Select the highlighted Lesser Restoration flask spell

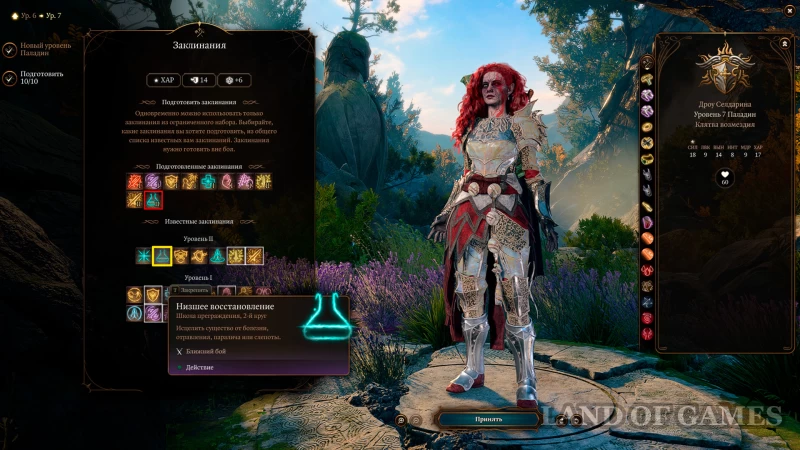161,256
